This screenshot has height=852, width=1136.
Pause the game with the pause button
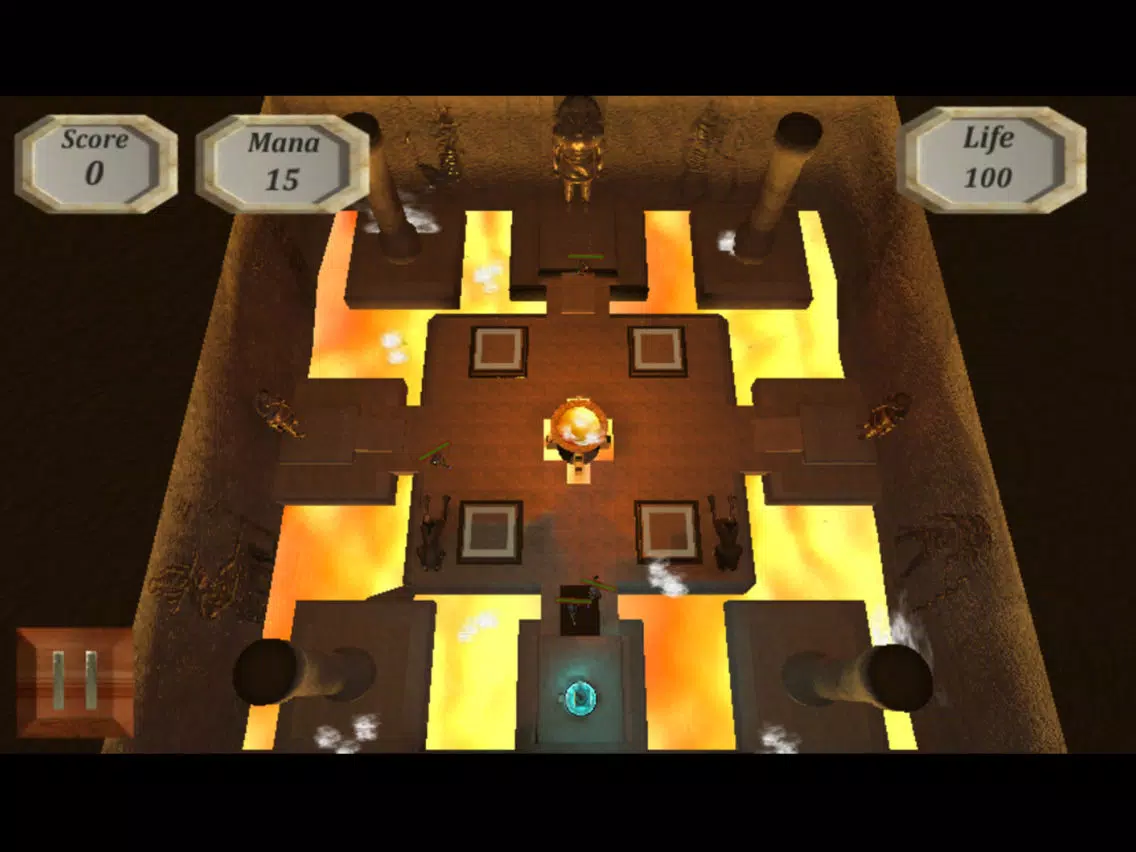pyautogui.click(x=75, y=682)
